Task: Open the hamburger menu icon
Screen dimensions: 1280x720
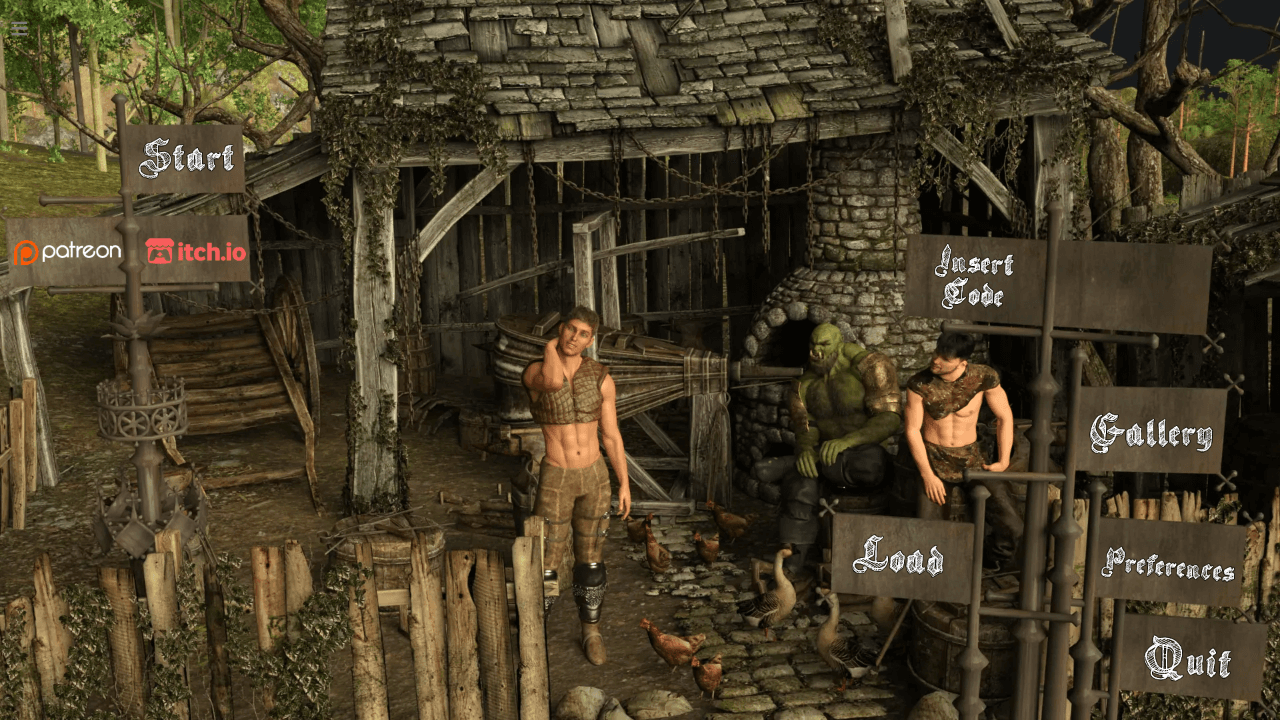Action: (19, 28)
